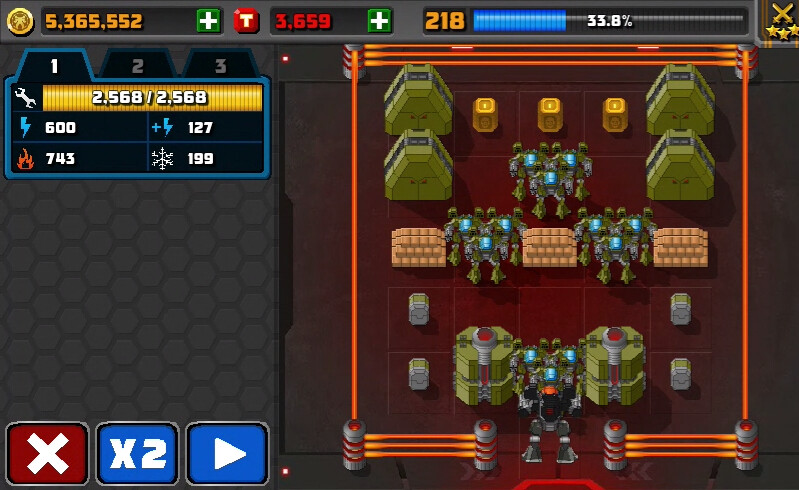Screen dimensions: 799x490
Task: Open the crossed swords rank icon
Action: click(780, 20)
